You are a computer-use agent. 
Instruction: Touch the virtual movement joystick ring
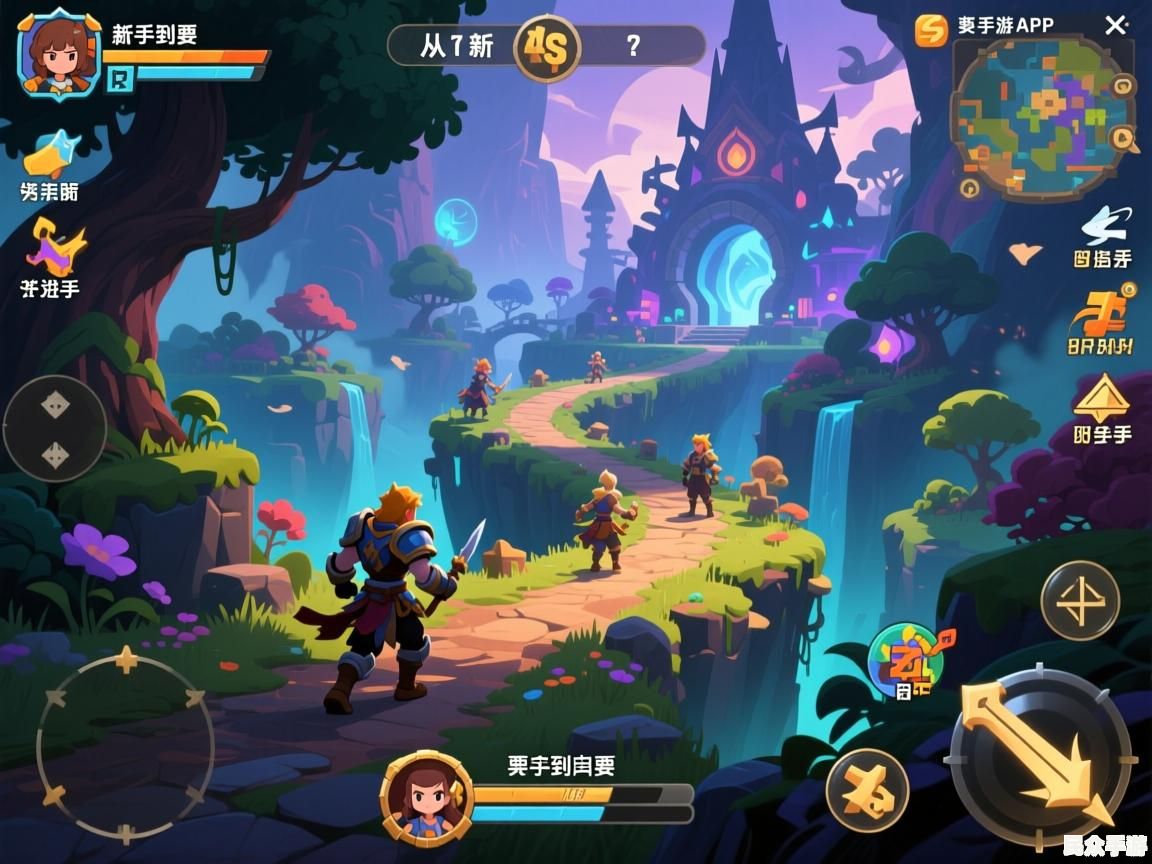[x=125, y=745]
